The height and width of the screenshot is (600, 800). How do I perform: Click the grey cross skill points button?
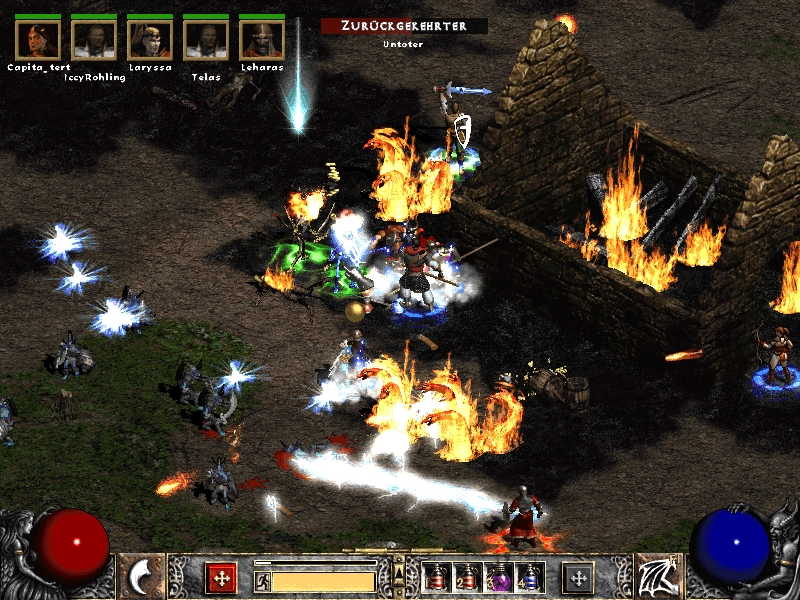point(578,578)
